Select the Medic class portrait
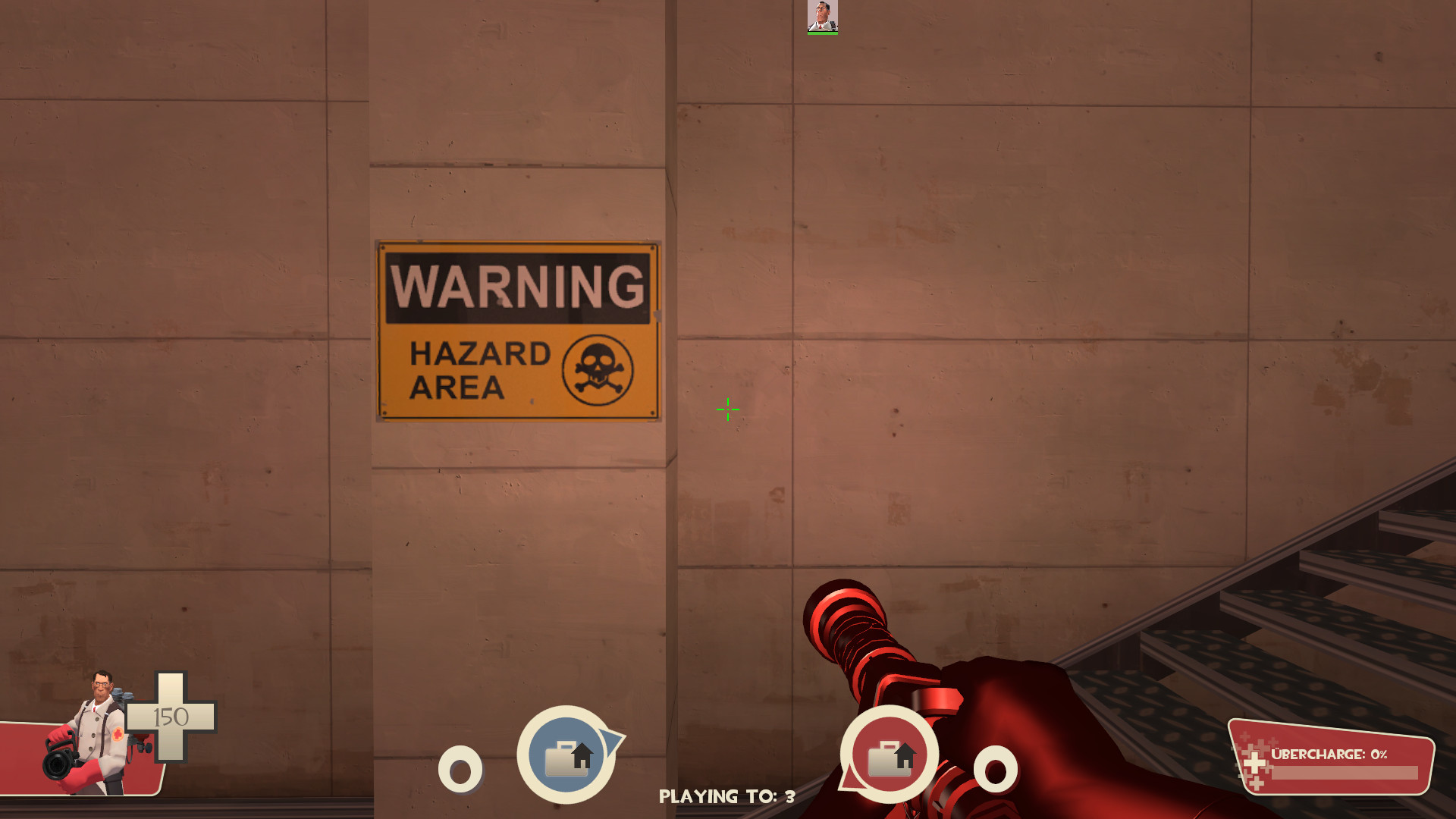This screenshot has height=819, width=1456. pos(99,720)
